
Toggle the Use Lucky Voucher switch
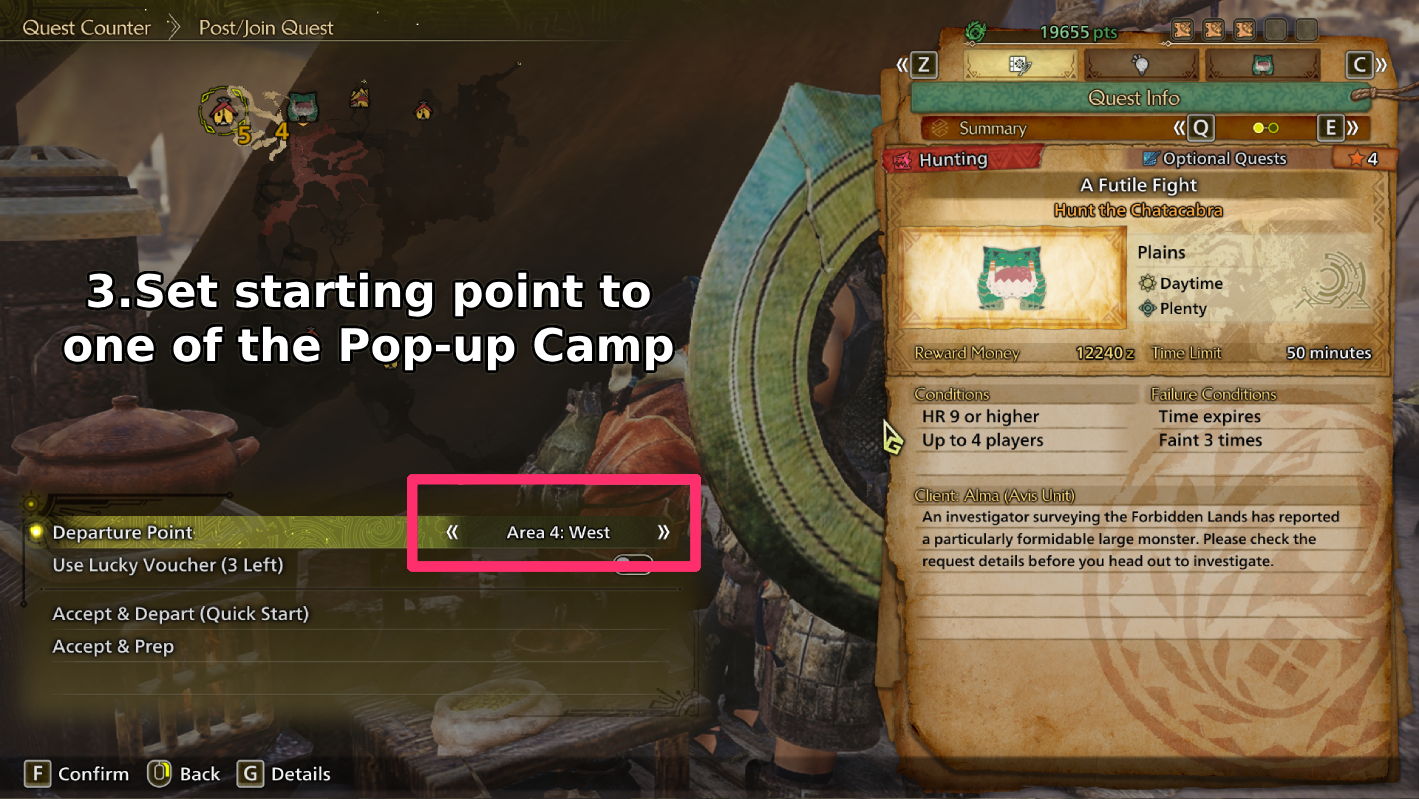tap(632, 565)
